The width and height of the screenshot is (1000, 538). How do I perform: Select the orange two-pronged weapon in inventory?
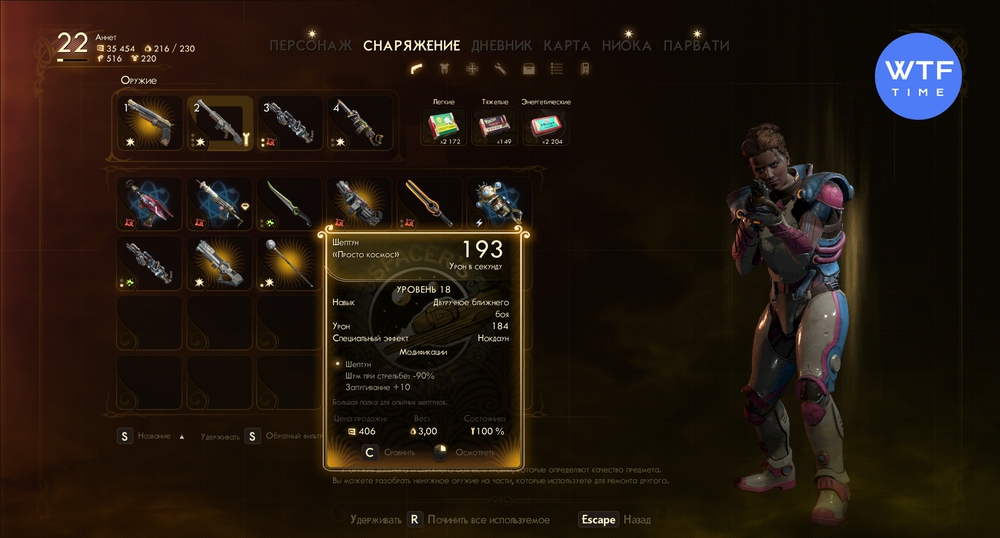pos(430,203)
